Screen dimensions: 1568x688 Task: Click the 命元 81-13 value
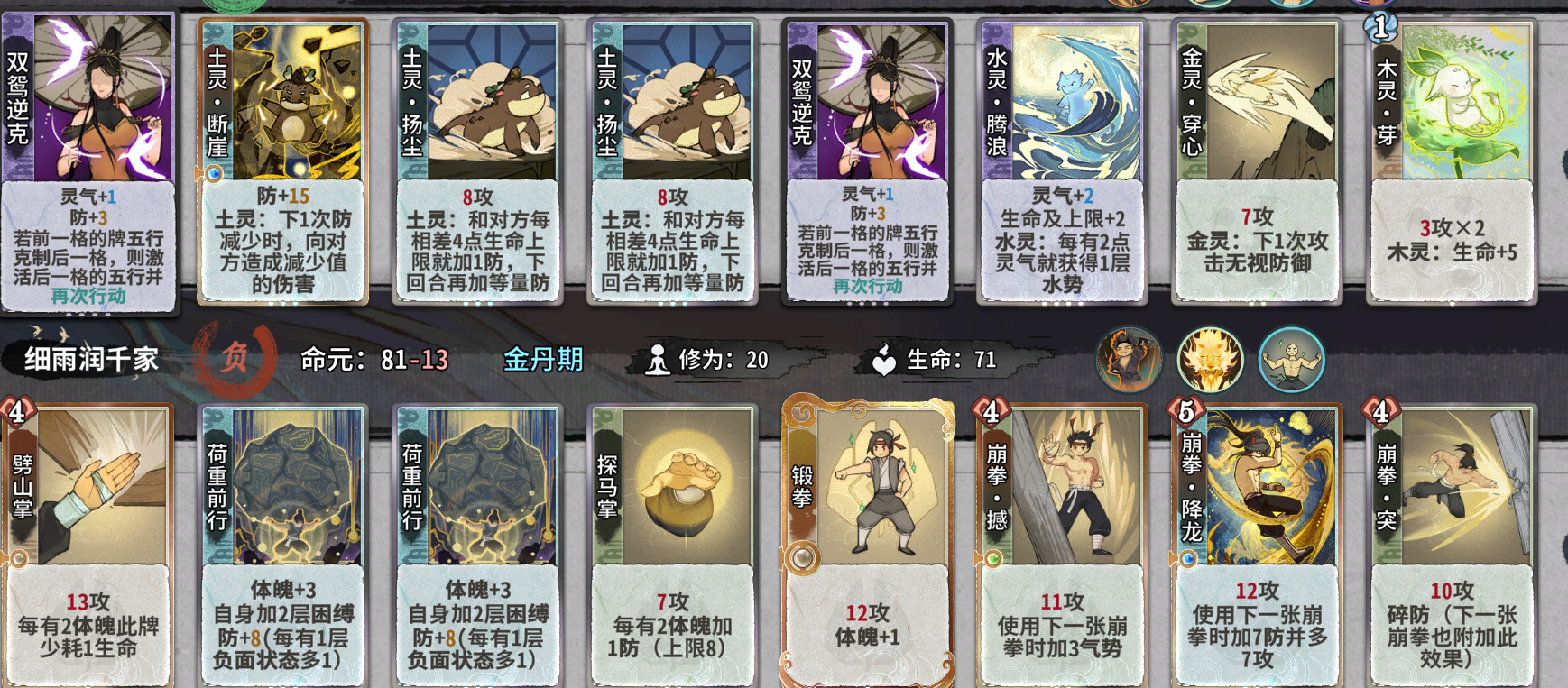click(374, 358)
